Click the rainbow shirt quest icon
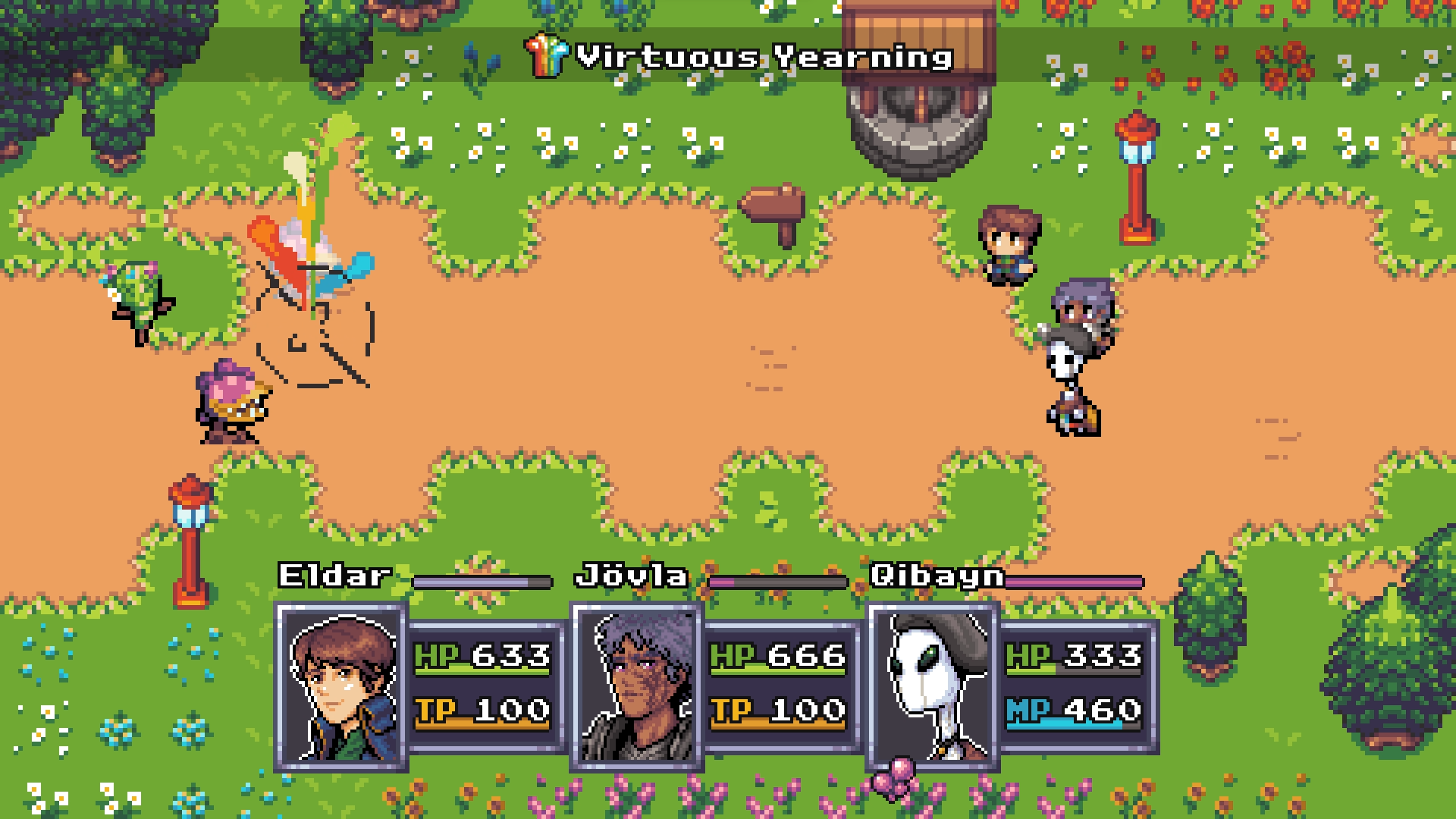1456x819 pixels. click(548, 55)
